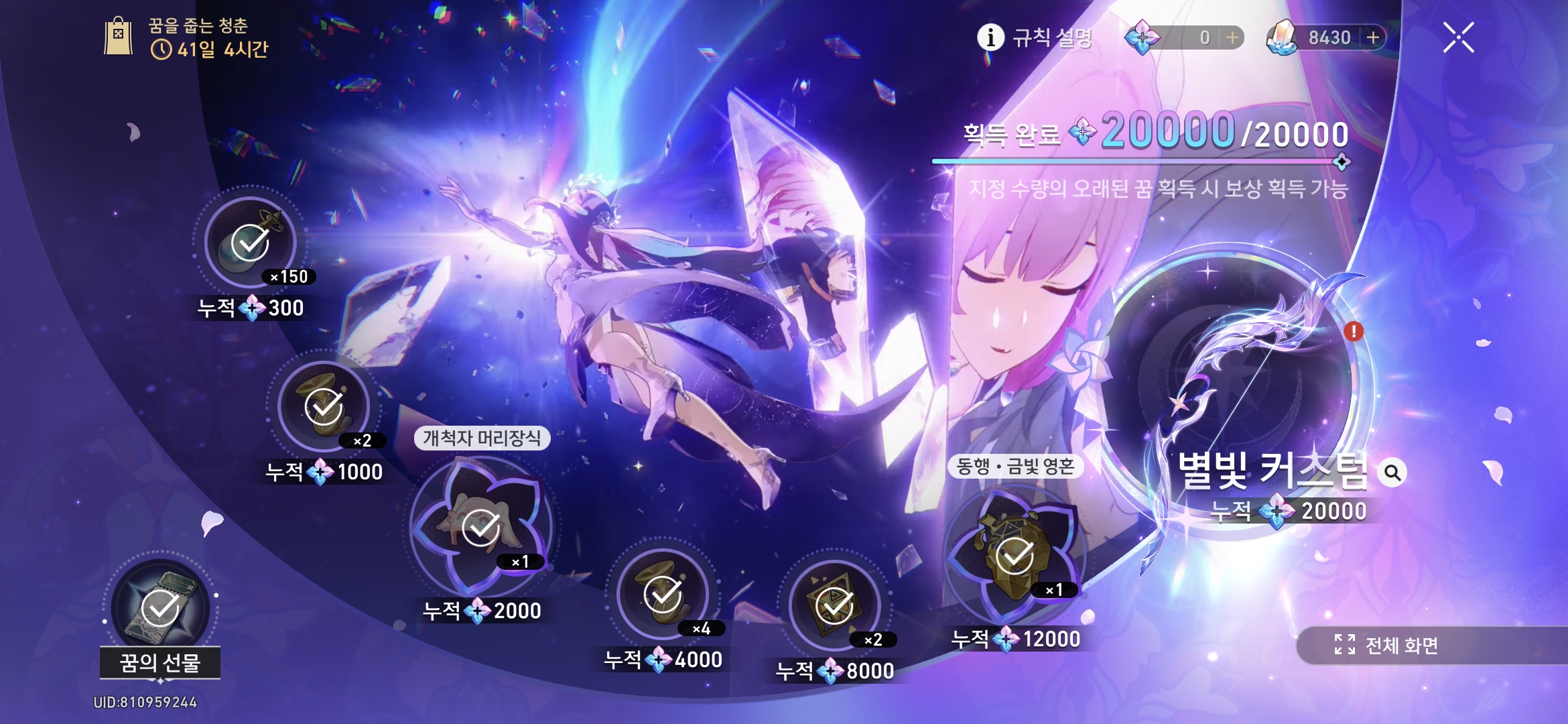Image resolution: width=1568 pixels, height=724 pixels.
Task: Open the 규칙 설명 rules info
Action: pyautogui.click(x=1035, y=38)
